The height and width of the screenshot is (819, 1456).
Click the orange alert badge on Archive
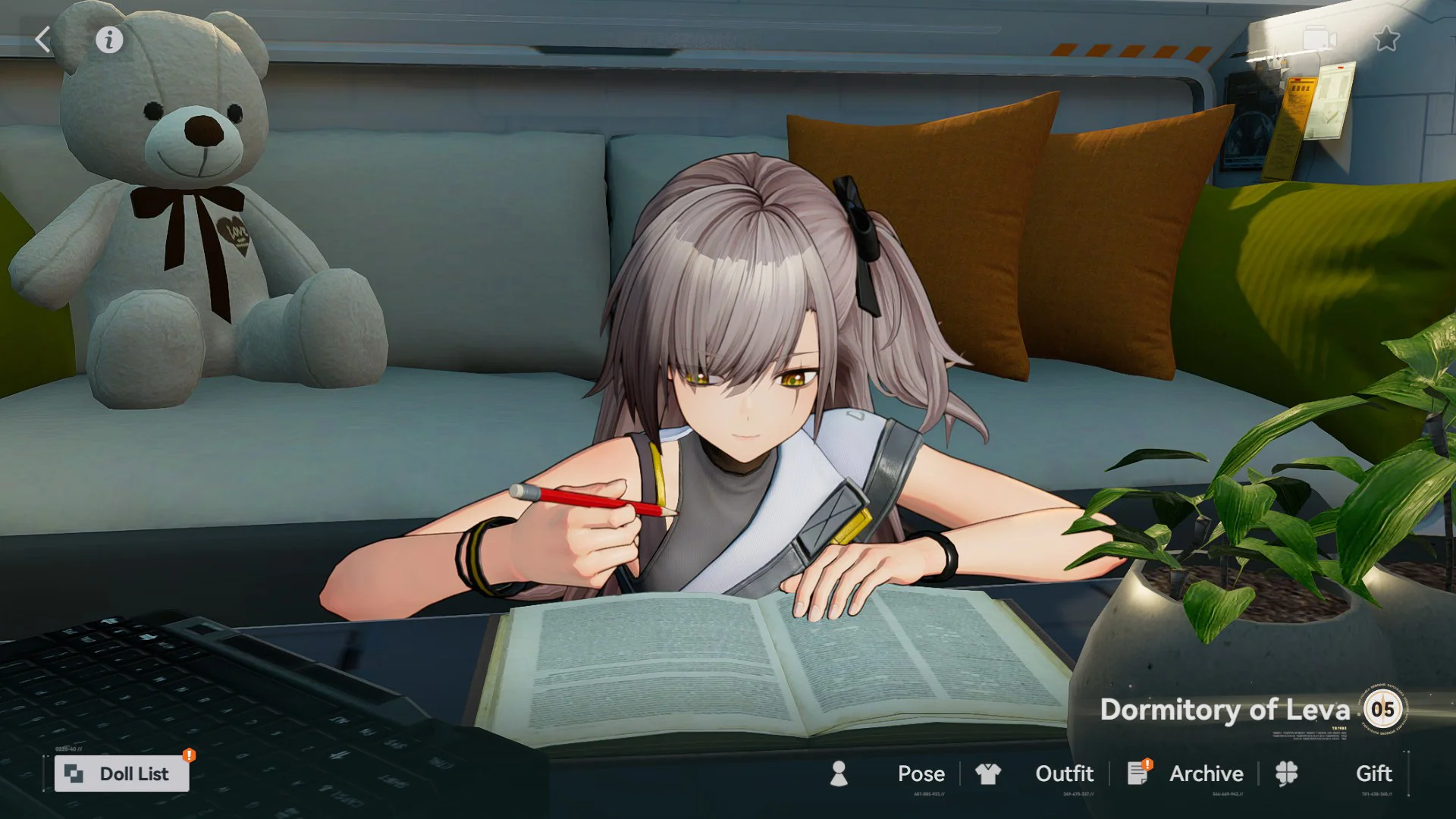click(1147, 763)
